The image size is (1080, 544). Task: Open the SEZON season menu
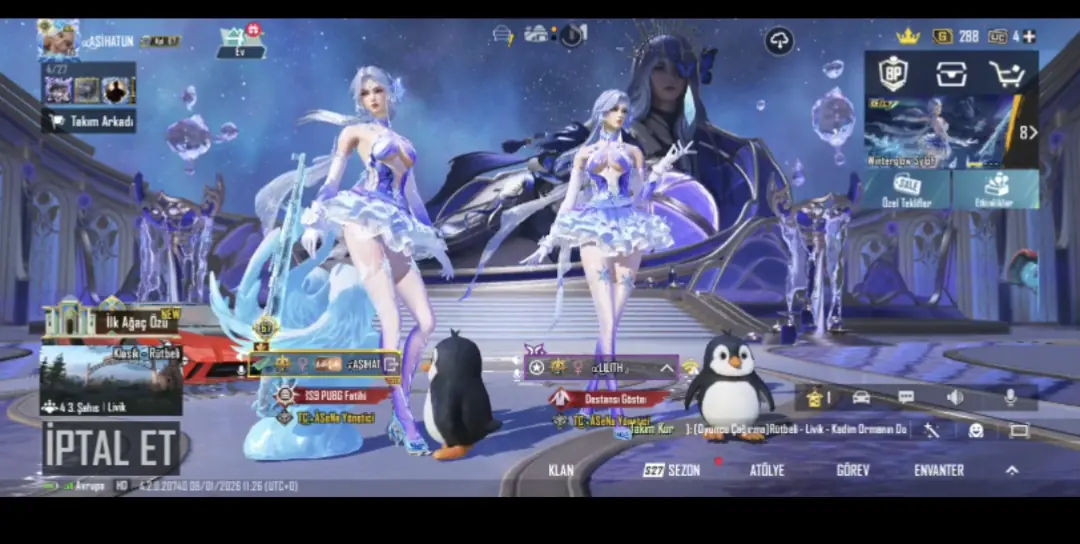pyautogui.click(x=672, y=470)
